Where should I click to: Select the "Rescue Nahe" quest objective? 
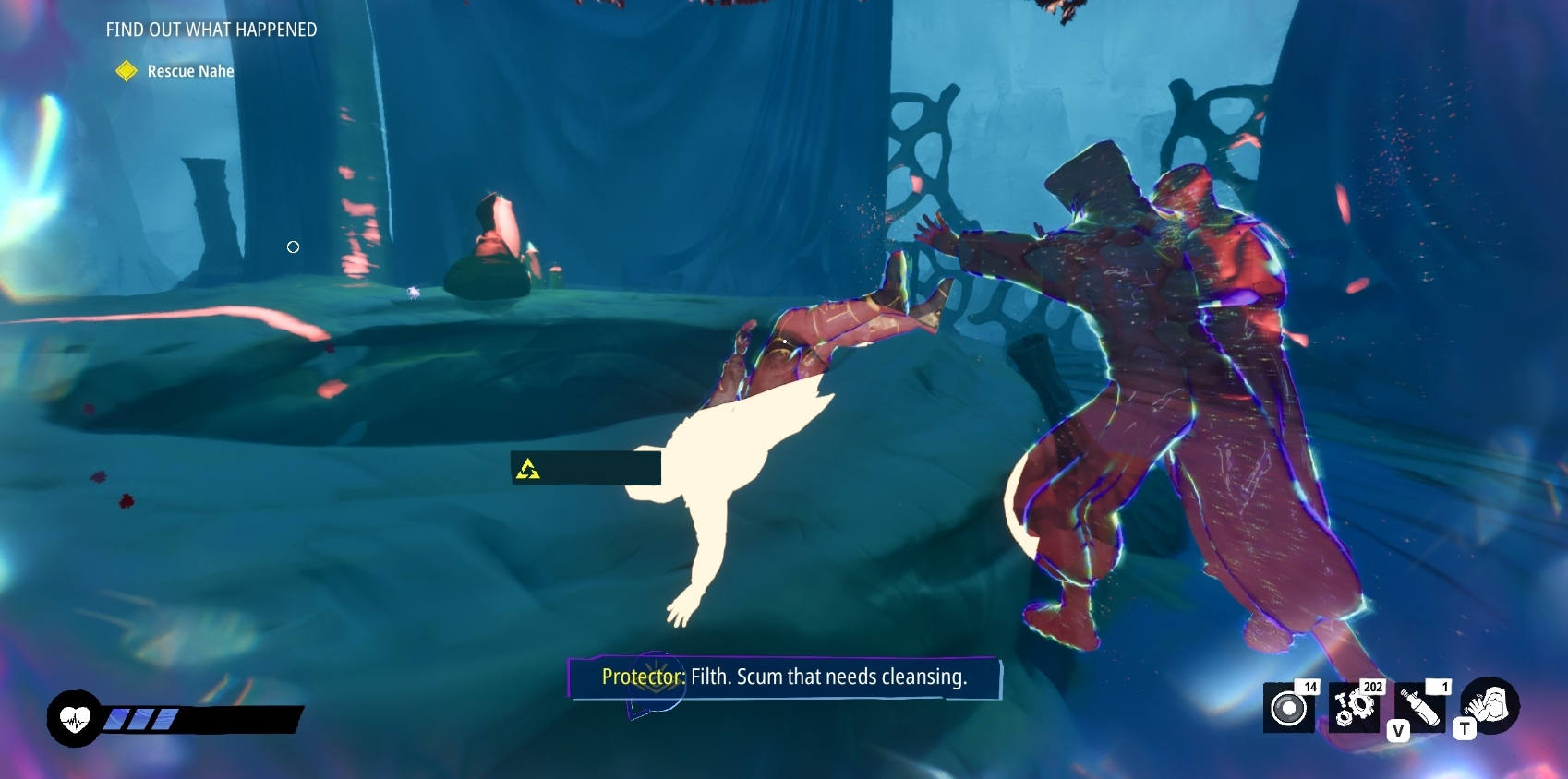point(189,71)
